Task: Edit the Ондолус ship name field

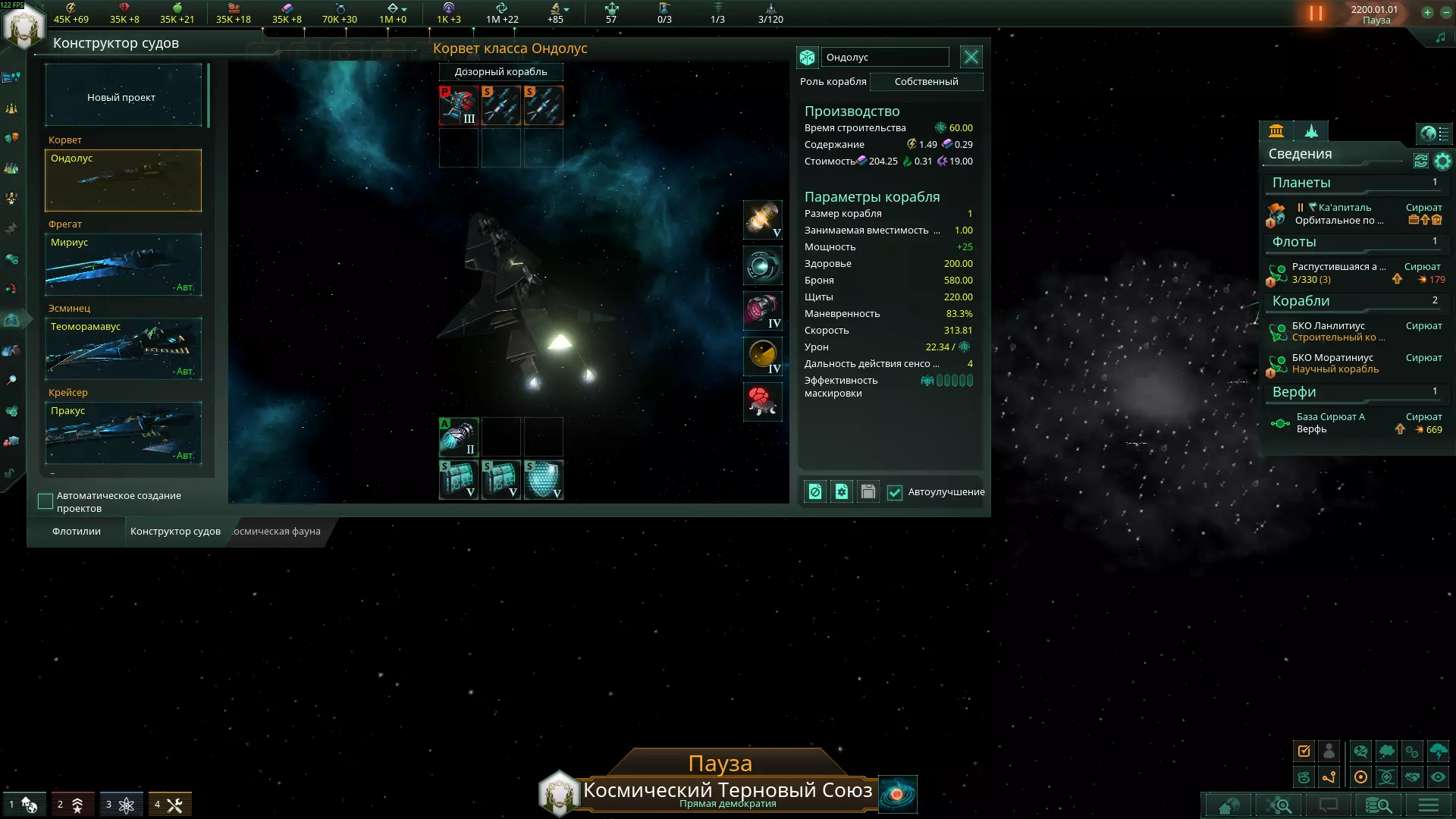Action: coord(885,58)
